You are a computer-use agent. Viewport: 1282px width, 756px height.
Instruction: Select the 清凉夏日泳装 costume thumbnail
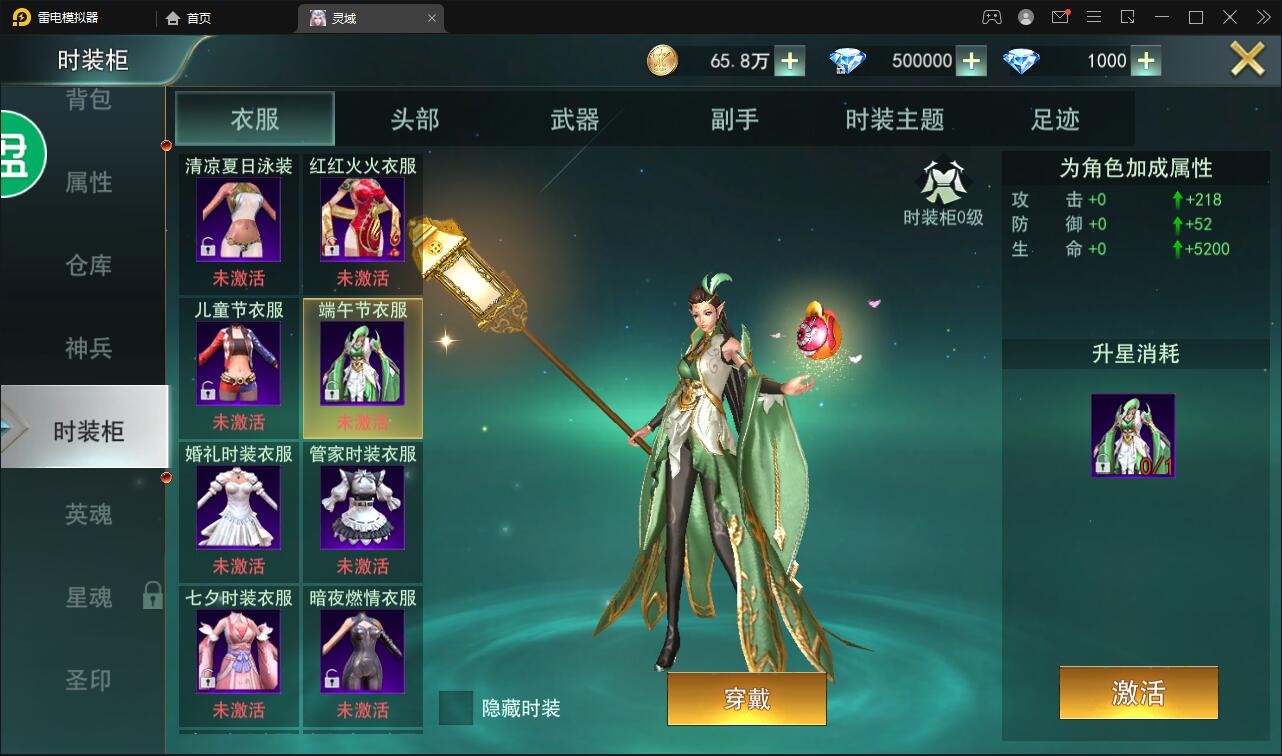pyautogui.click(x=238, y=218)
